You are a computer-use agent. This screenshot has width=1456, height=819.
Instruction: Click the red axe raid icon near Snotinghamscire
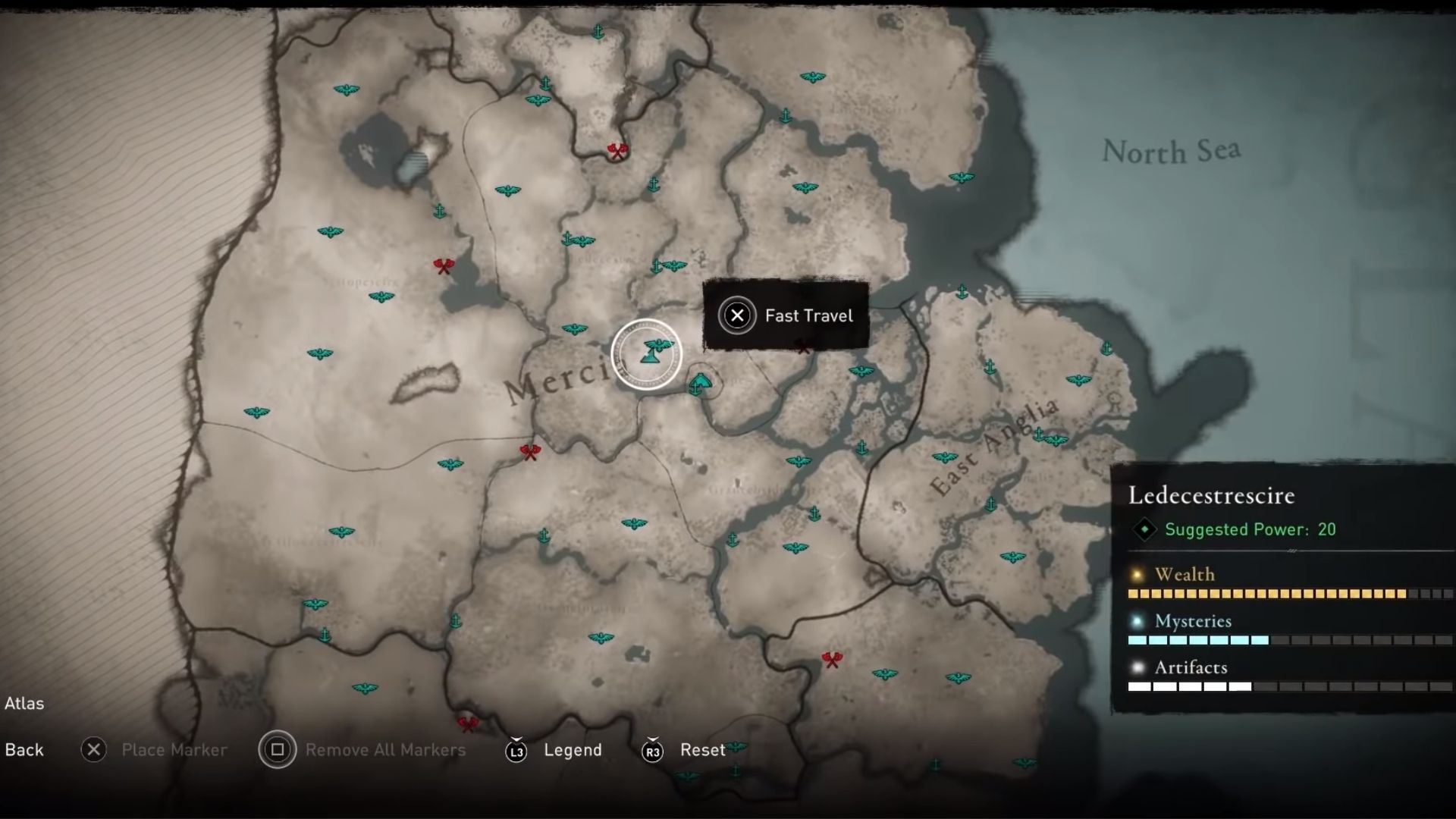[x=444, y=265]
